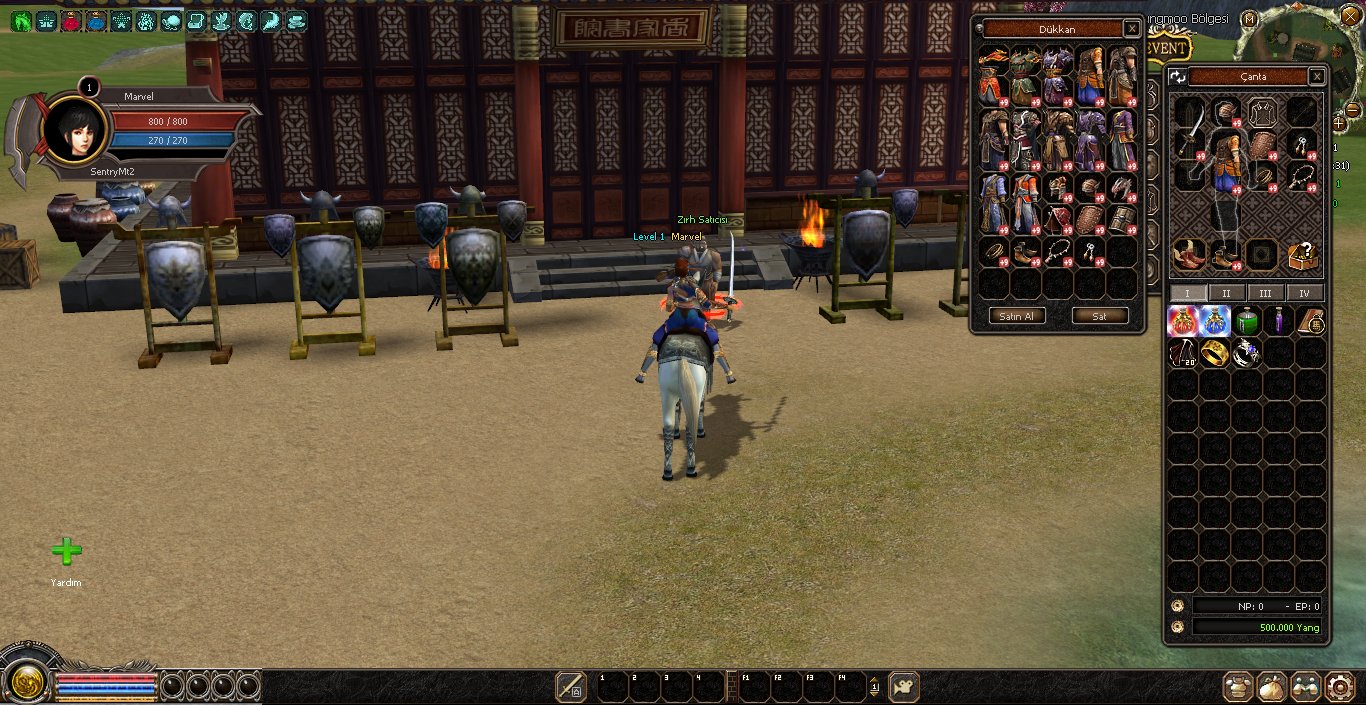Choose the silver sapphire ring in the bag
1366x705 pixels.
click(1246, 353)
